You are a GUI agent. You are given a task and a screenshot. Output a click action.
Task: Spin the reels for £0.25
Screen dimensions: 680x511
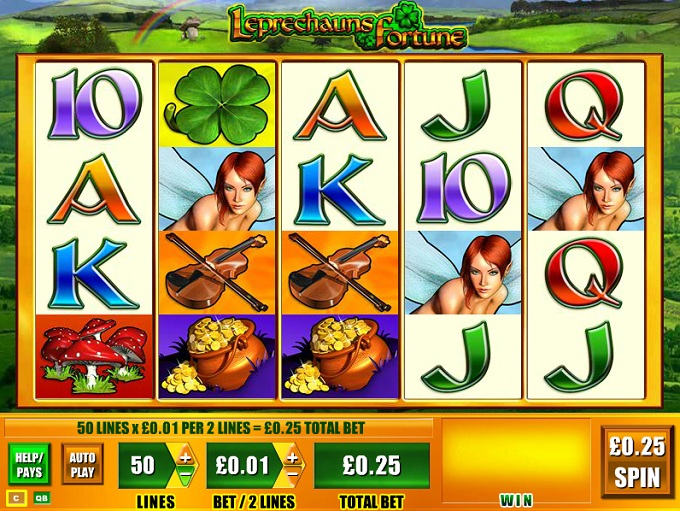[637, 461]
